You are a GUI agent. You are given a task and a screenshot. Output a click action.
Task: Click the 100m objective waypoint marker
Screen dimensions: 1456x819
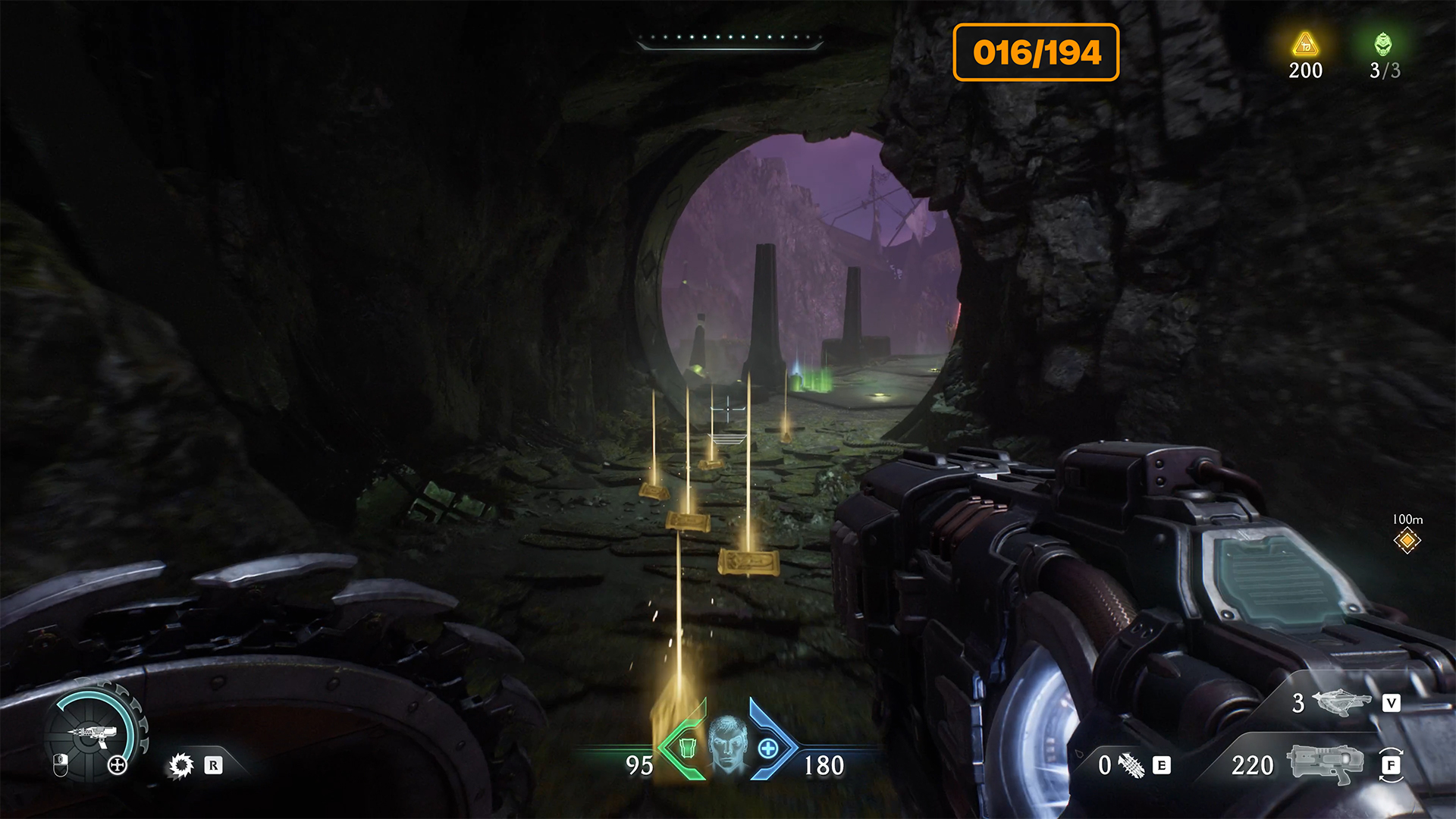(1407, 541)
